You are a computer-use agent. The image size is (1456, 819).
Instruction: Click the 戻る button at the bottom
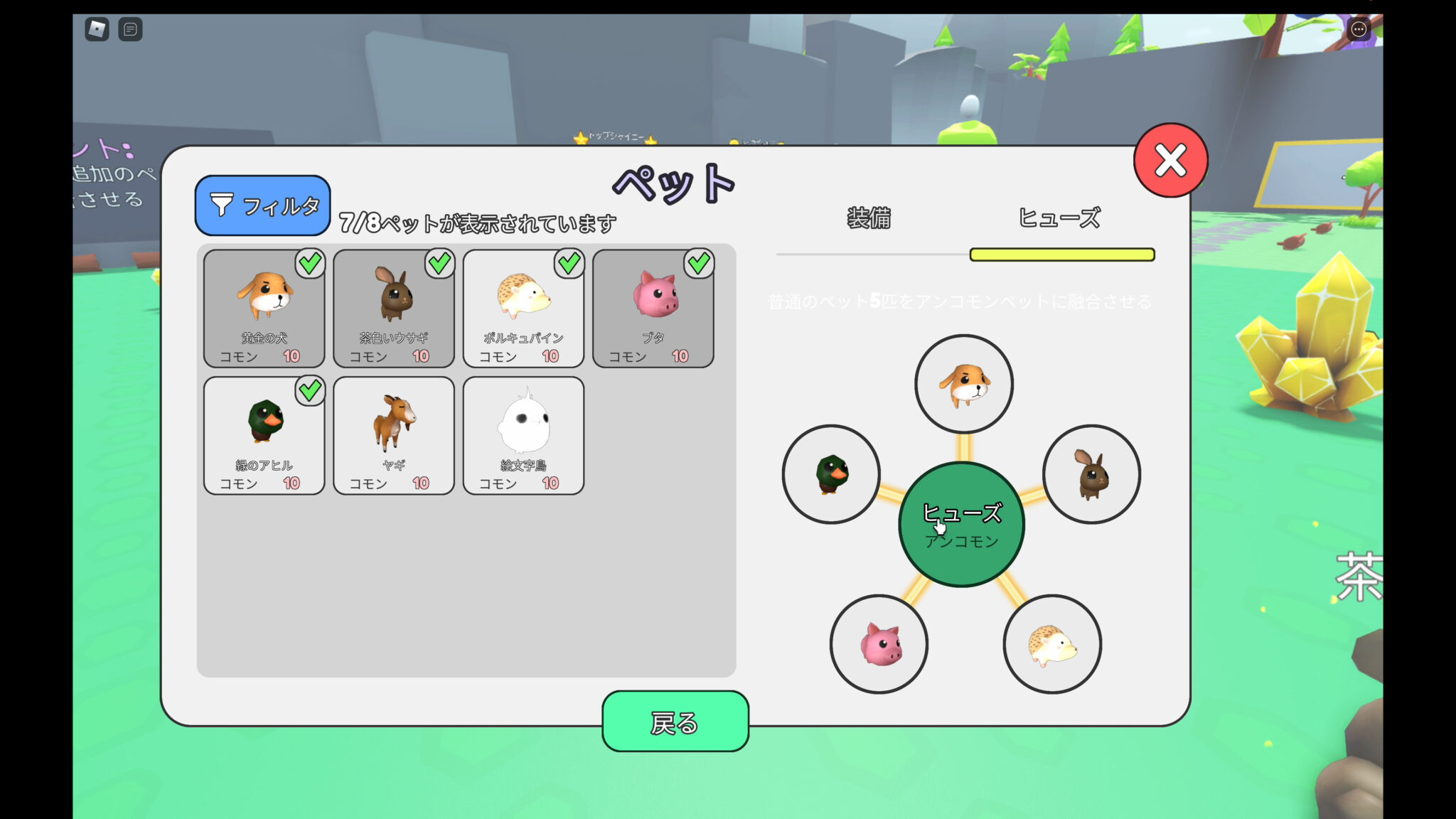[675, 723]
